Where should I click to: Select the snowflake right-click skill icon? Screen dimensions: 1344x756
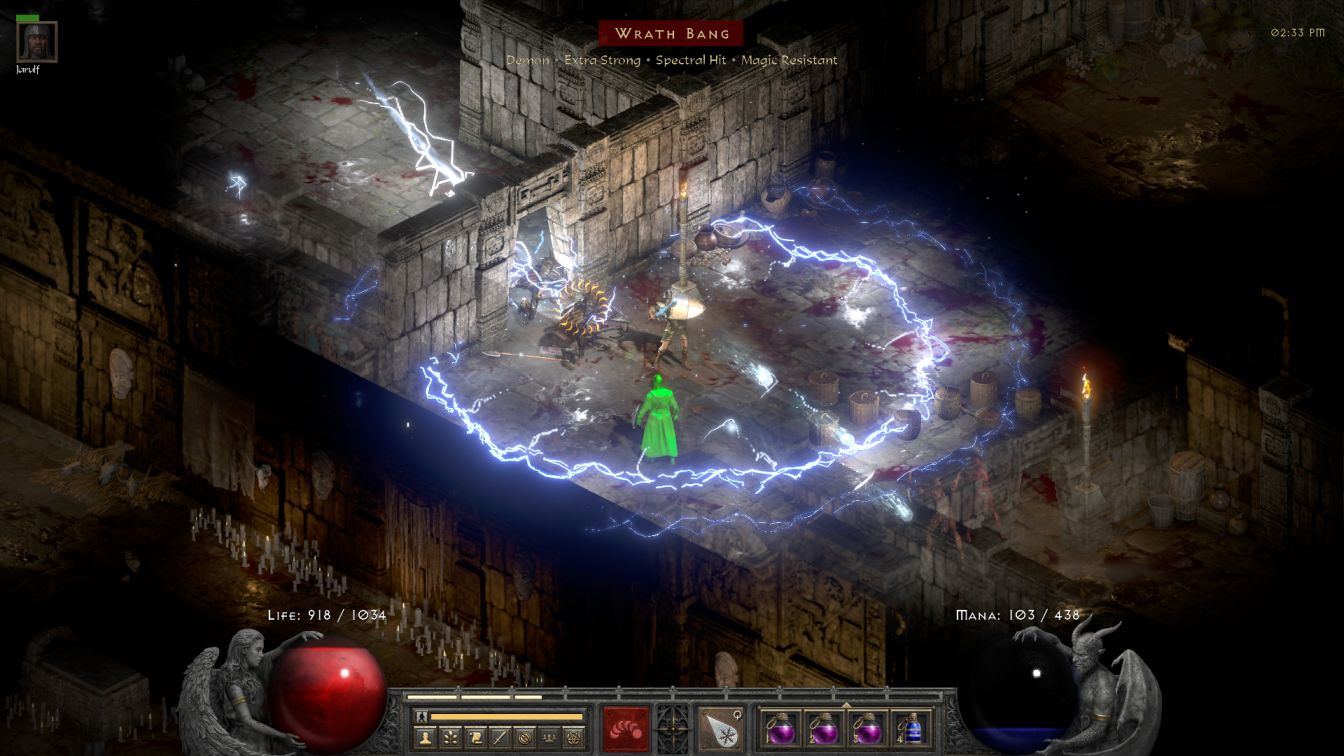[x=720, y=729]
